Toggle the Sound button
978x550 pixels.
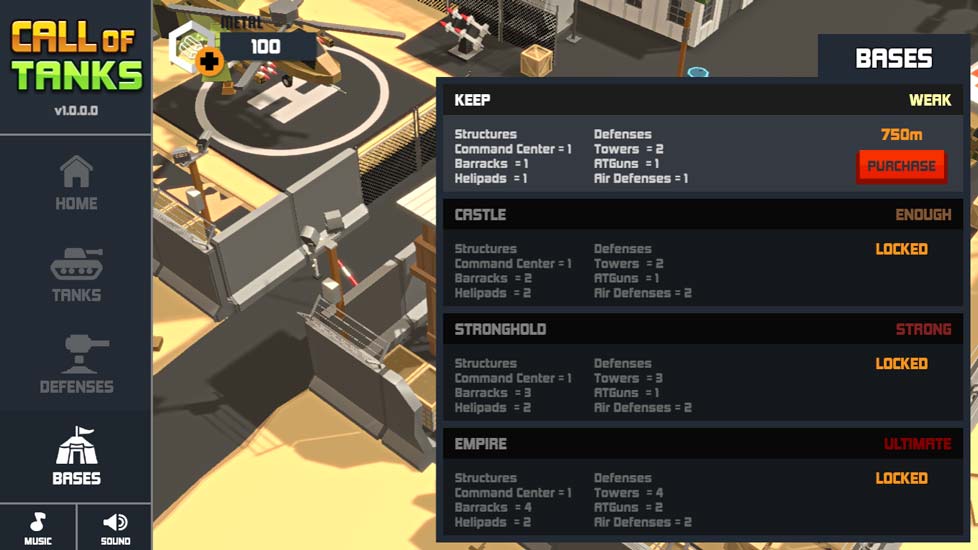click(x=115, y=527)
